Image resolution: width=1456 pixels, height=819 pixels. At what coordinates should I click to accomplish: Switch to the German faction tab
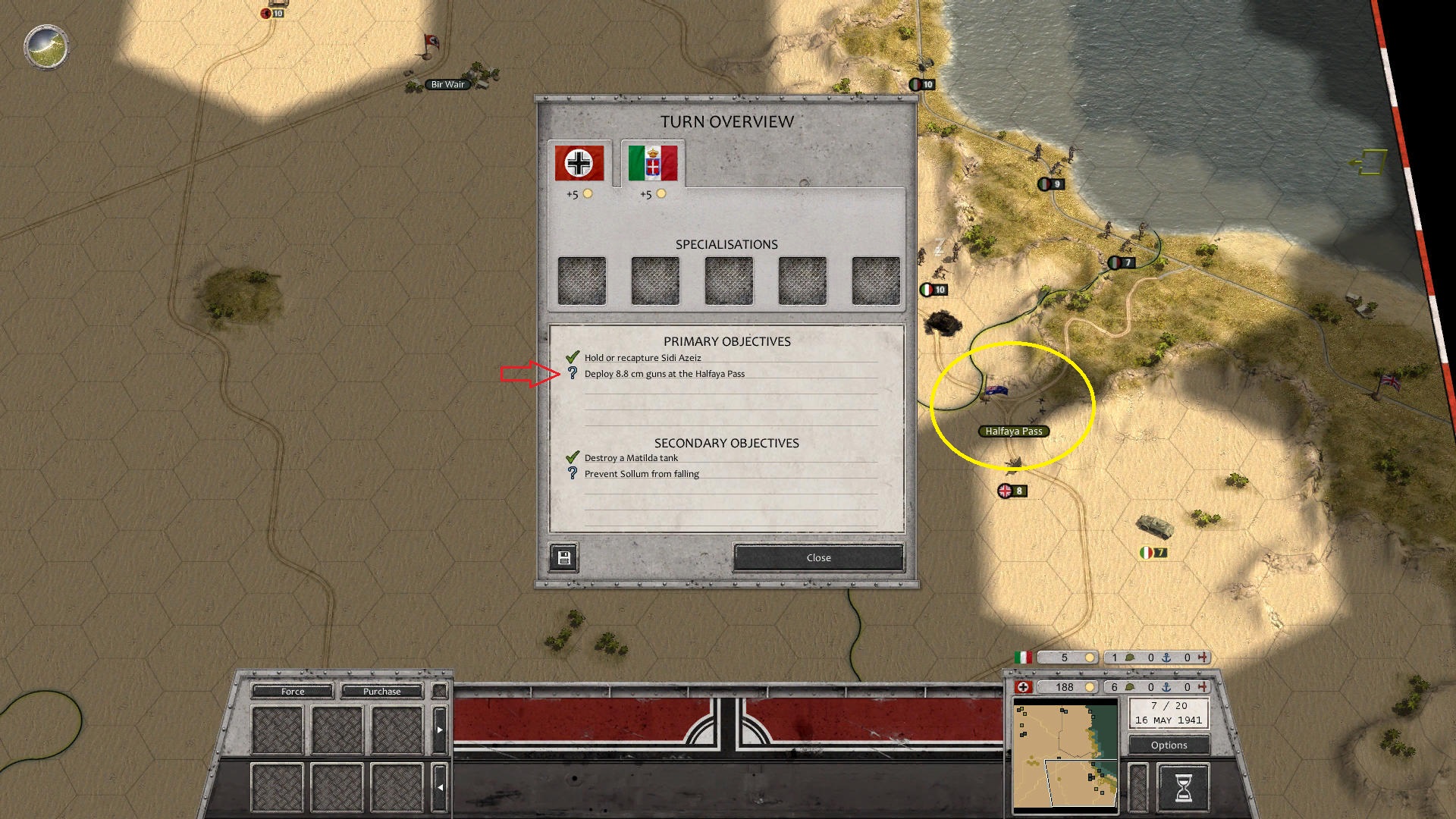[x=579, y=163]
